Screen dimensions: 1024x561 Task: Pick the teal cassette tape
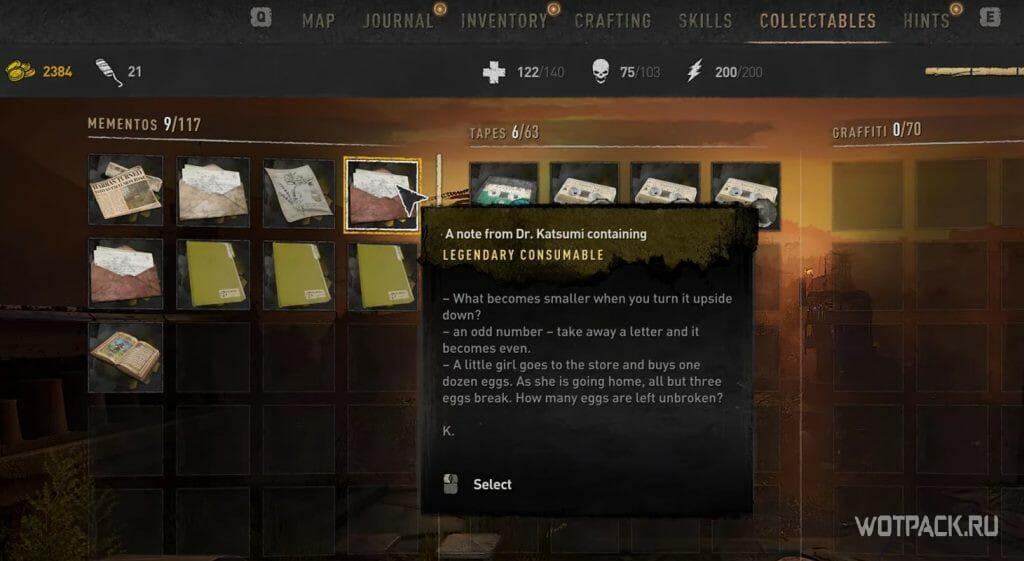[x=503, y=189]
